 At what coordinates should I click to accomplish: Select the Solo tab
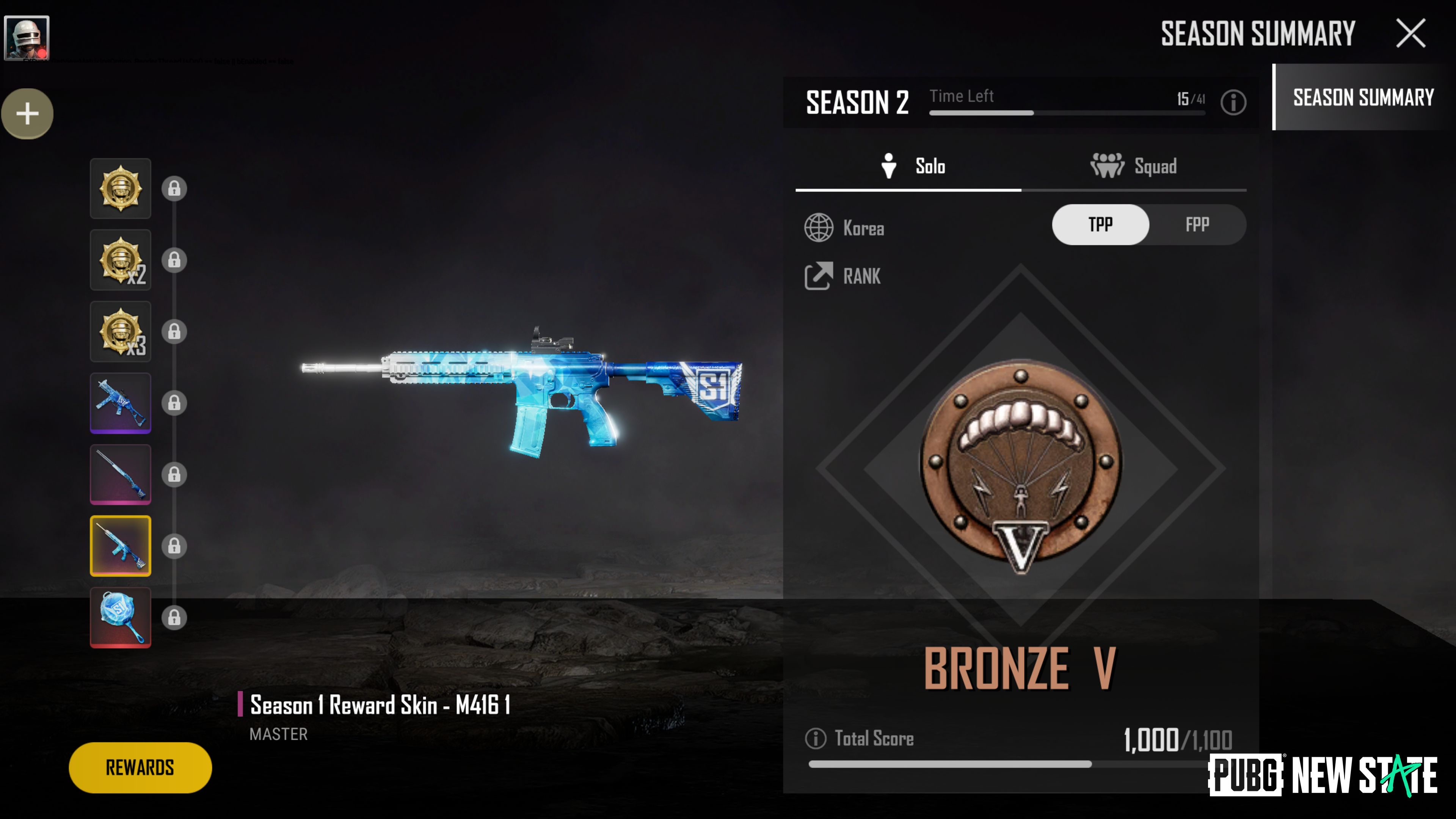tap(913, 166)
